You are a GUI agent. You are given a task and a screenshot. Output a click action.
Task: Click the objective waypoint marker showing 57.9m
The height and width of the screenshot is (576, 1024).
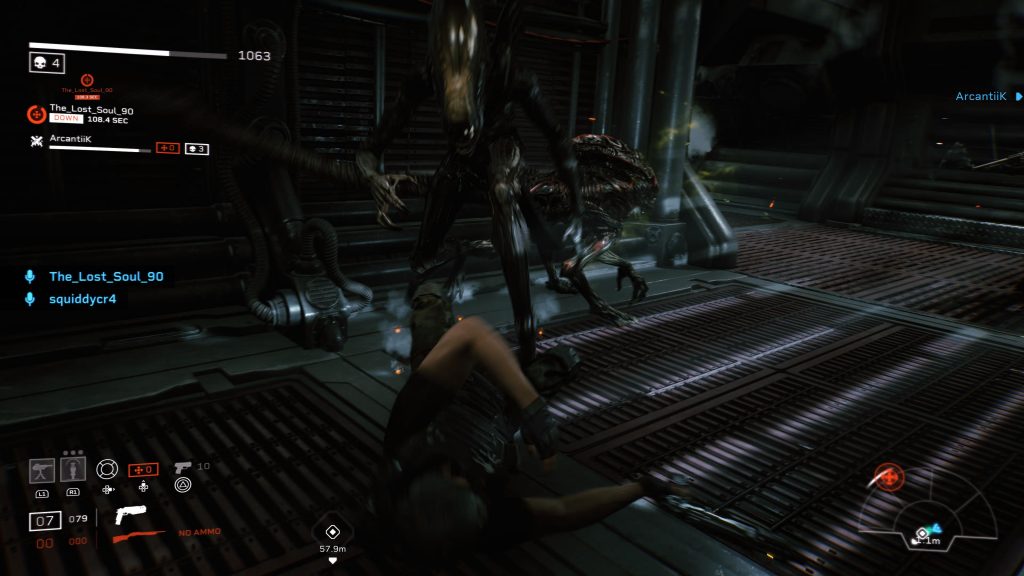tap(333, 531)
